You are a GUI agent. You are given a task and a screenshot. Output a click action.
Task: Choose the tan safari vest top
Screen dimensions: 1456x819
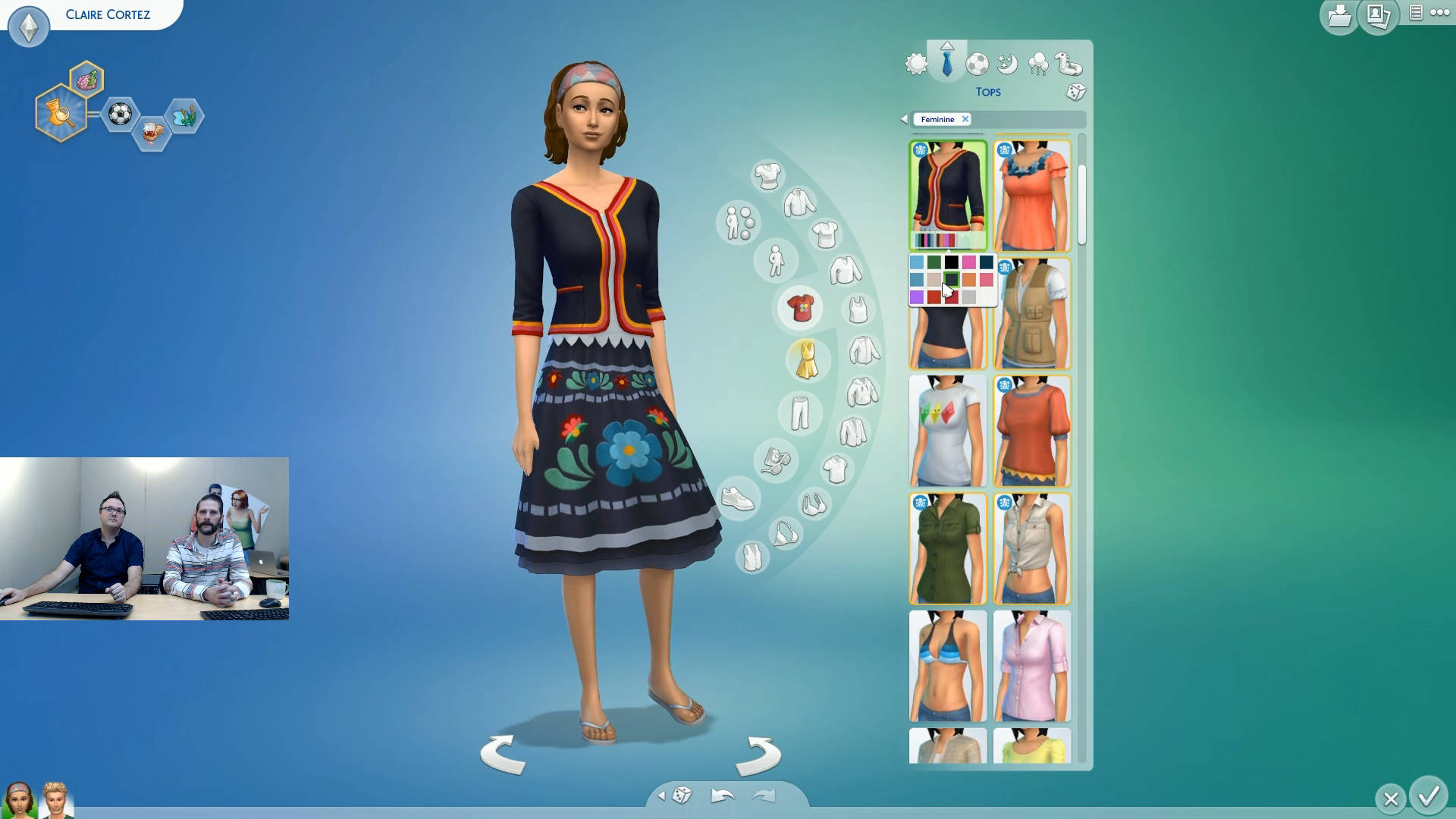click(x=1032, y=314)
